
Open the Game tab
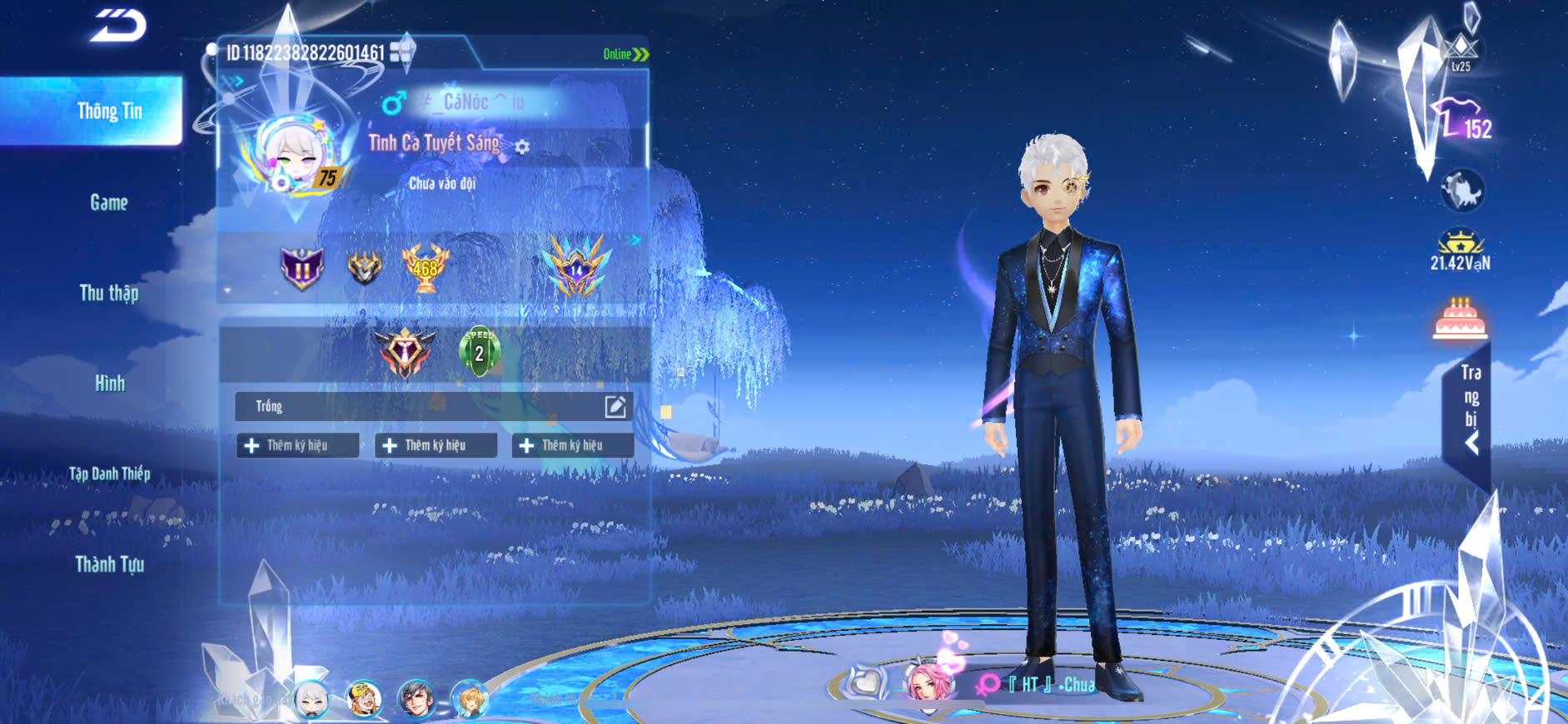(109, 202)
